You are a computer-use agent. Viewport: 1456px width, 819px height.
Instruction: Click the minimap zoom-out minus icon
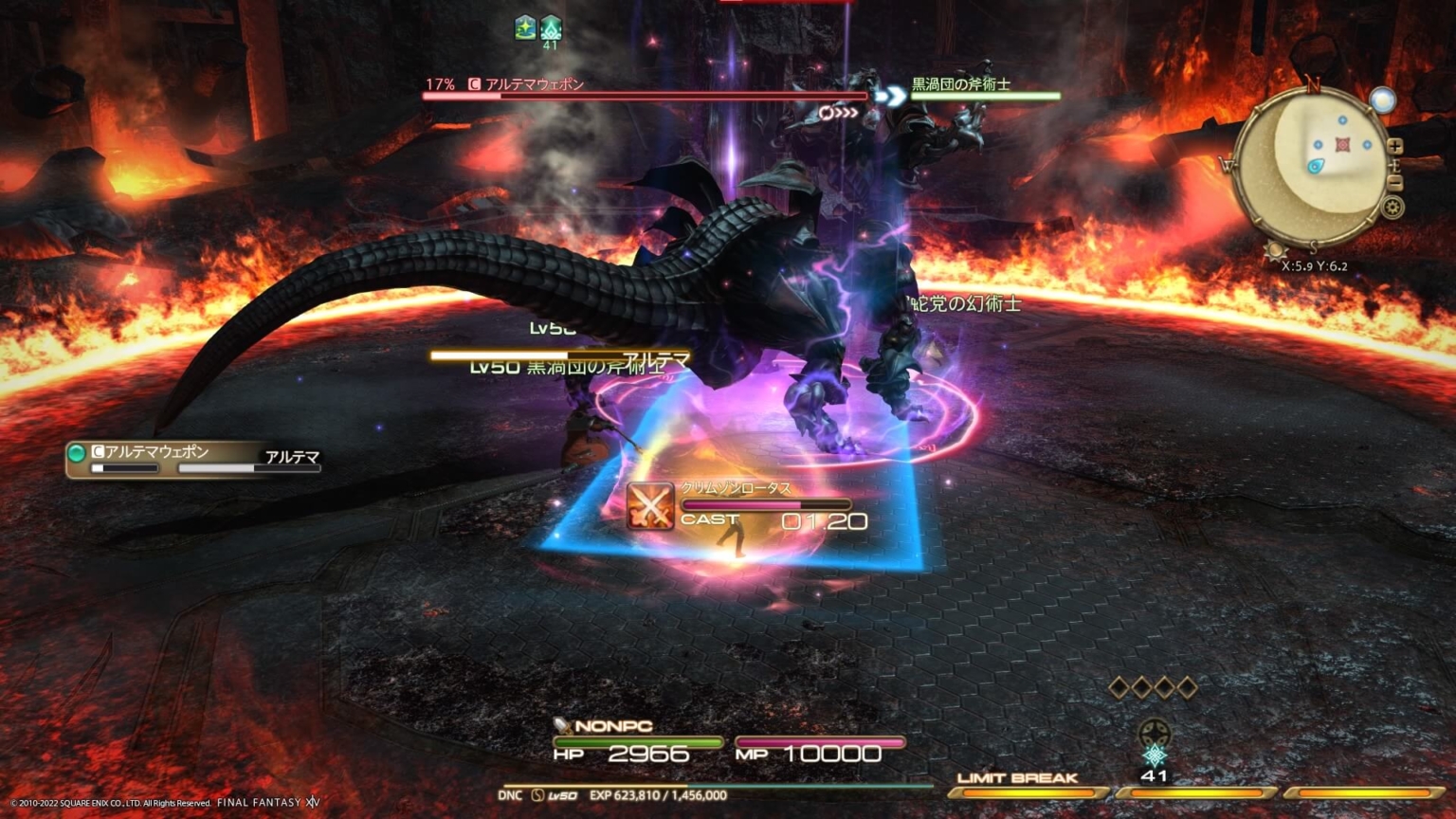tap(1394, 182)
